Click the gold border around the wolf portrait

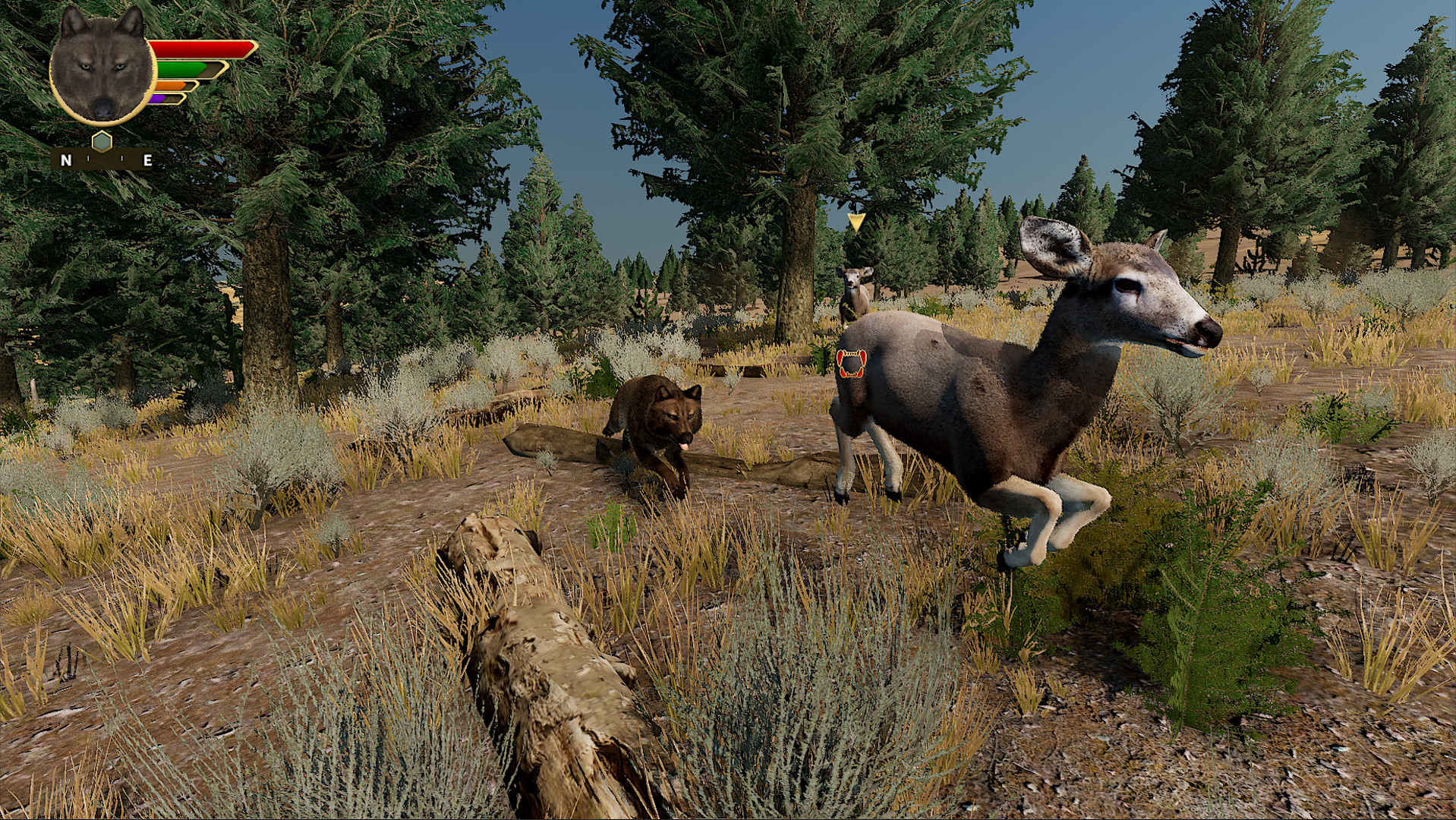tap(100, 123)
